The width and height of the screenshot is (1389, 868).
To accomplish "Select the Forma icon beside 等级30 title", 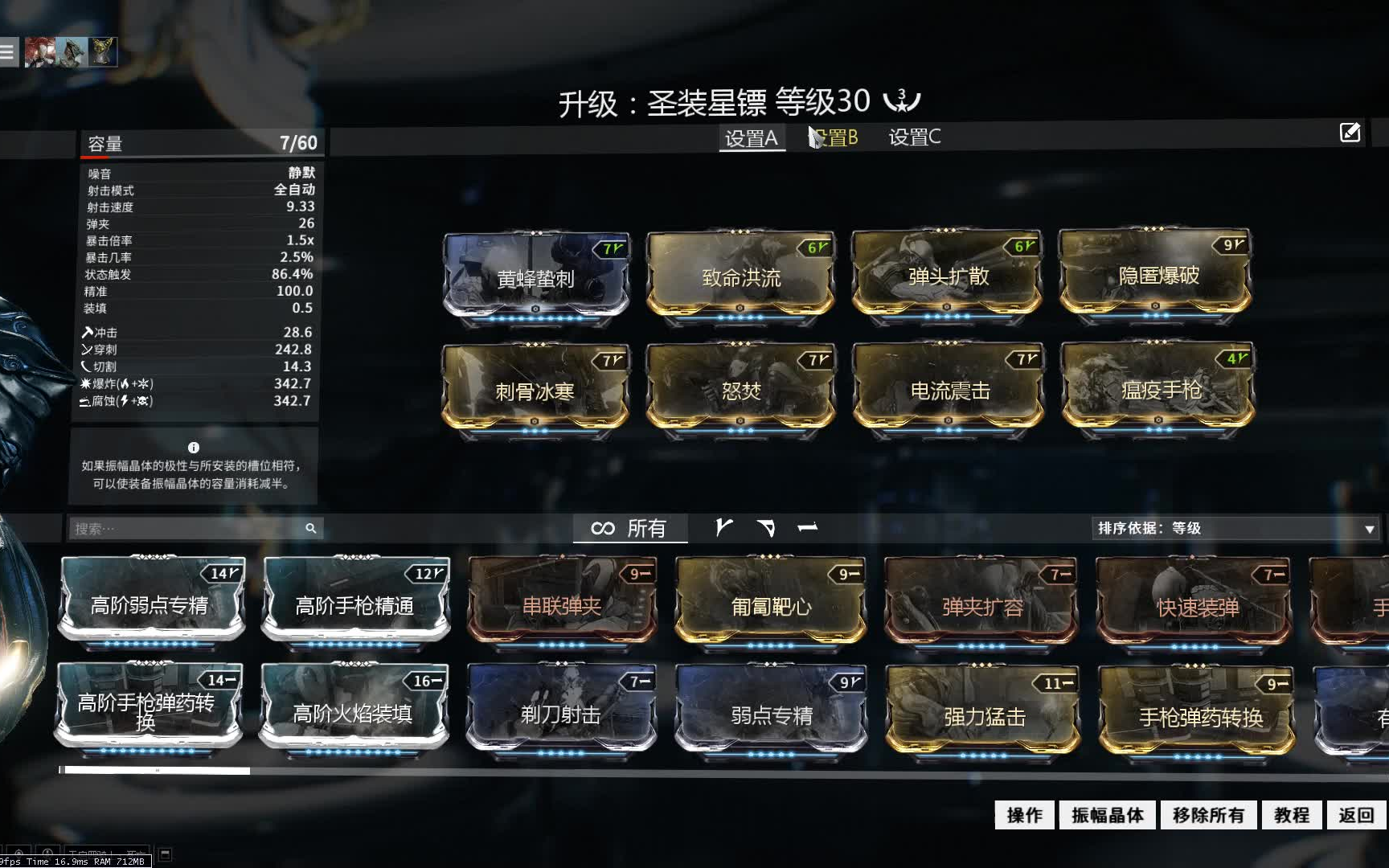I will [900, 100].
